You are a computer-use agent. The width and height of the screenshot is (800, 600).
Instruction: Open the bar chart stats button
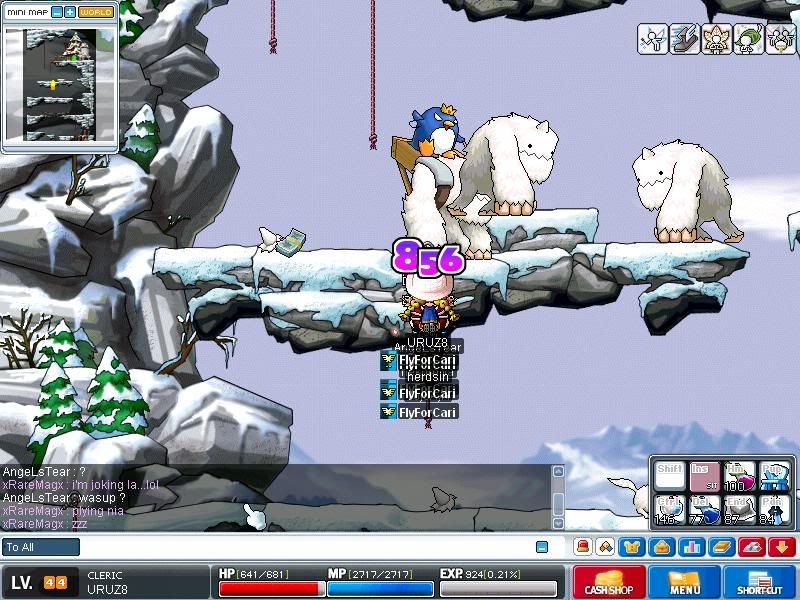[x=690, y=547]
